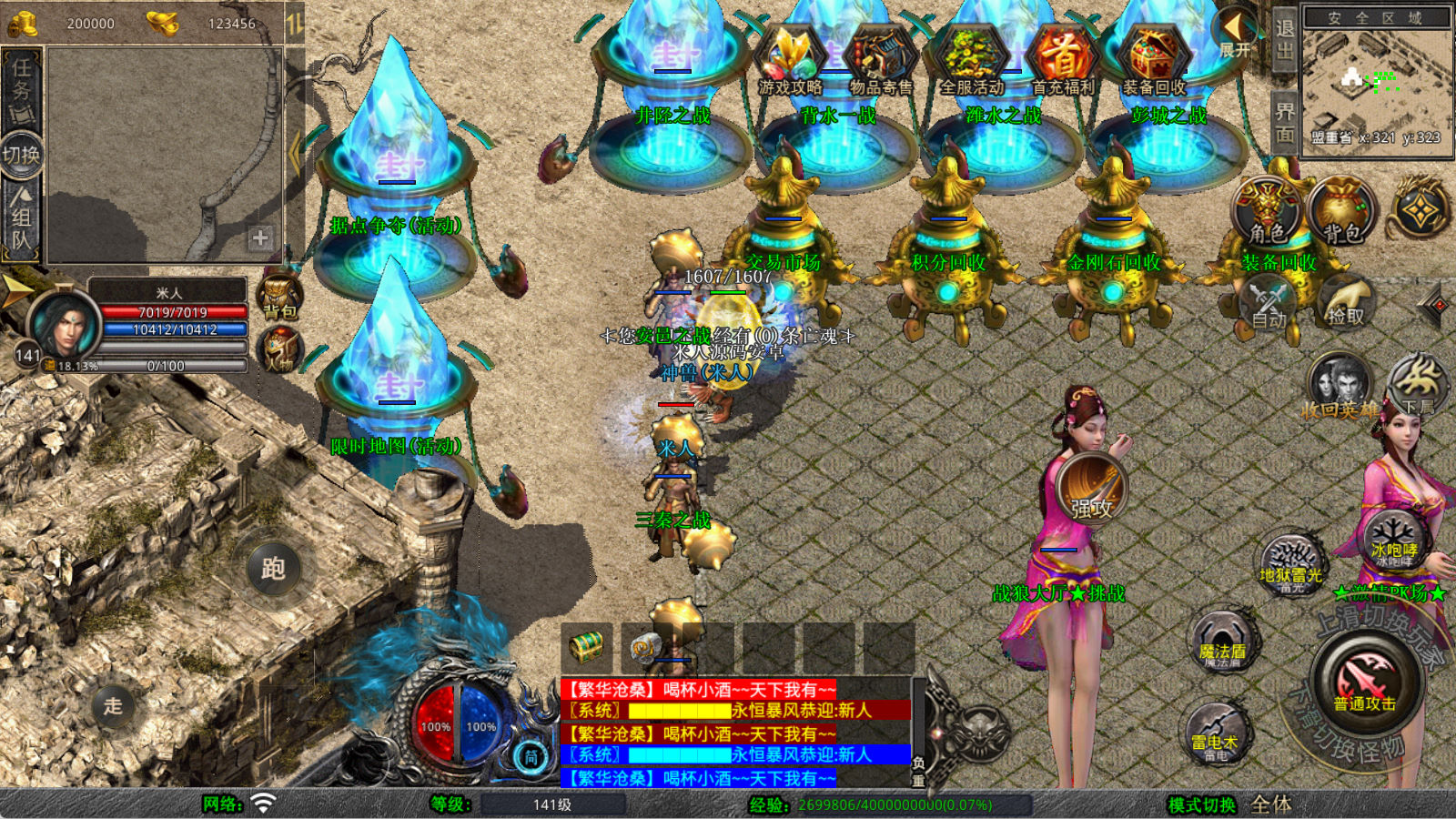Activate the 强攻 assault skill
1456x819 pixels.
tap(1091, 490)
